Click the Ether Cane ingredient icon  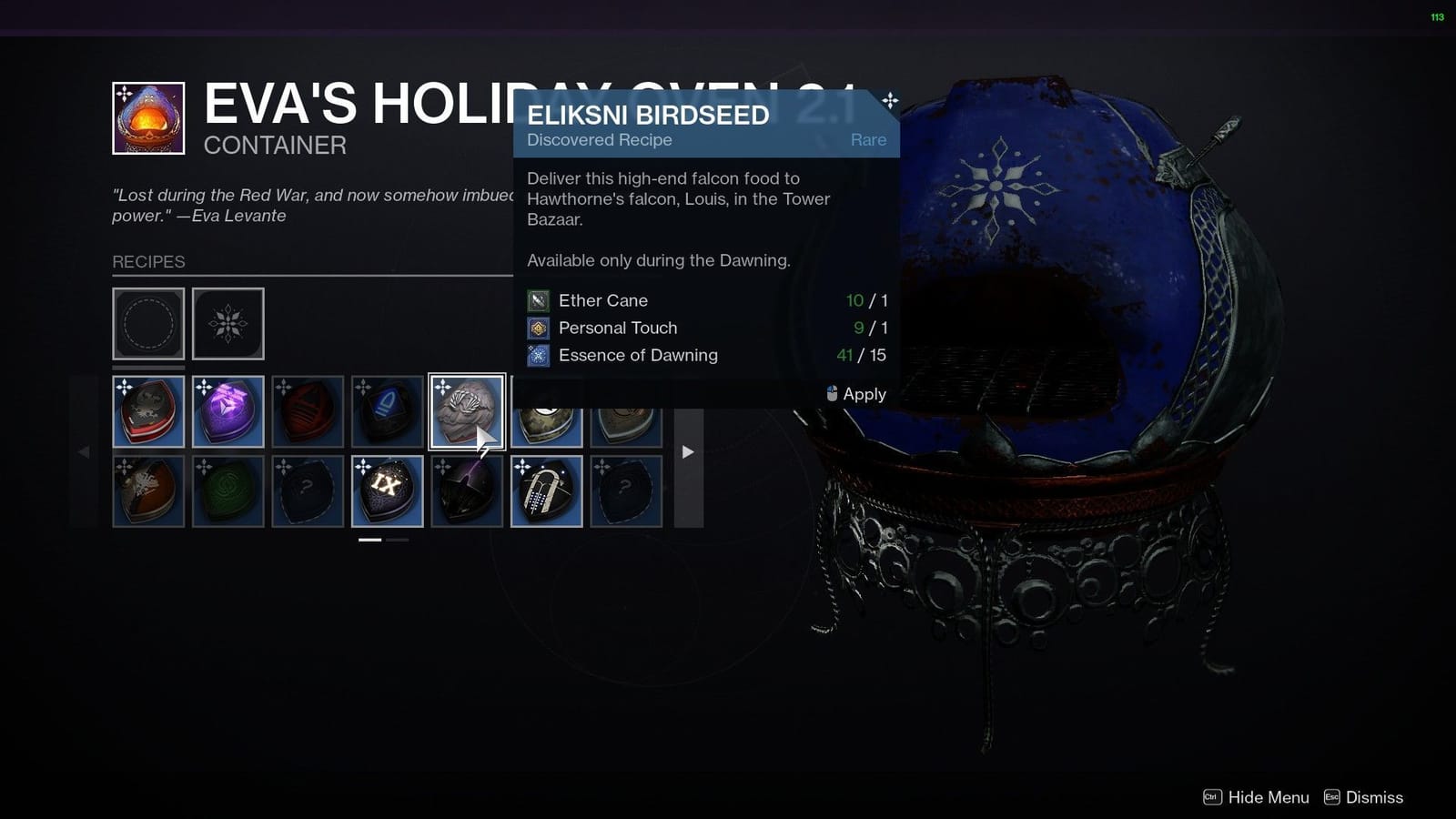click(x=538, y=300)
